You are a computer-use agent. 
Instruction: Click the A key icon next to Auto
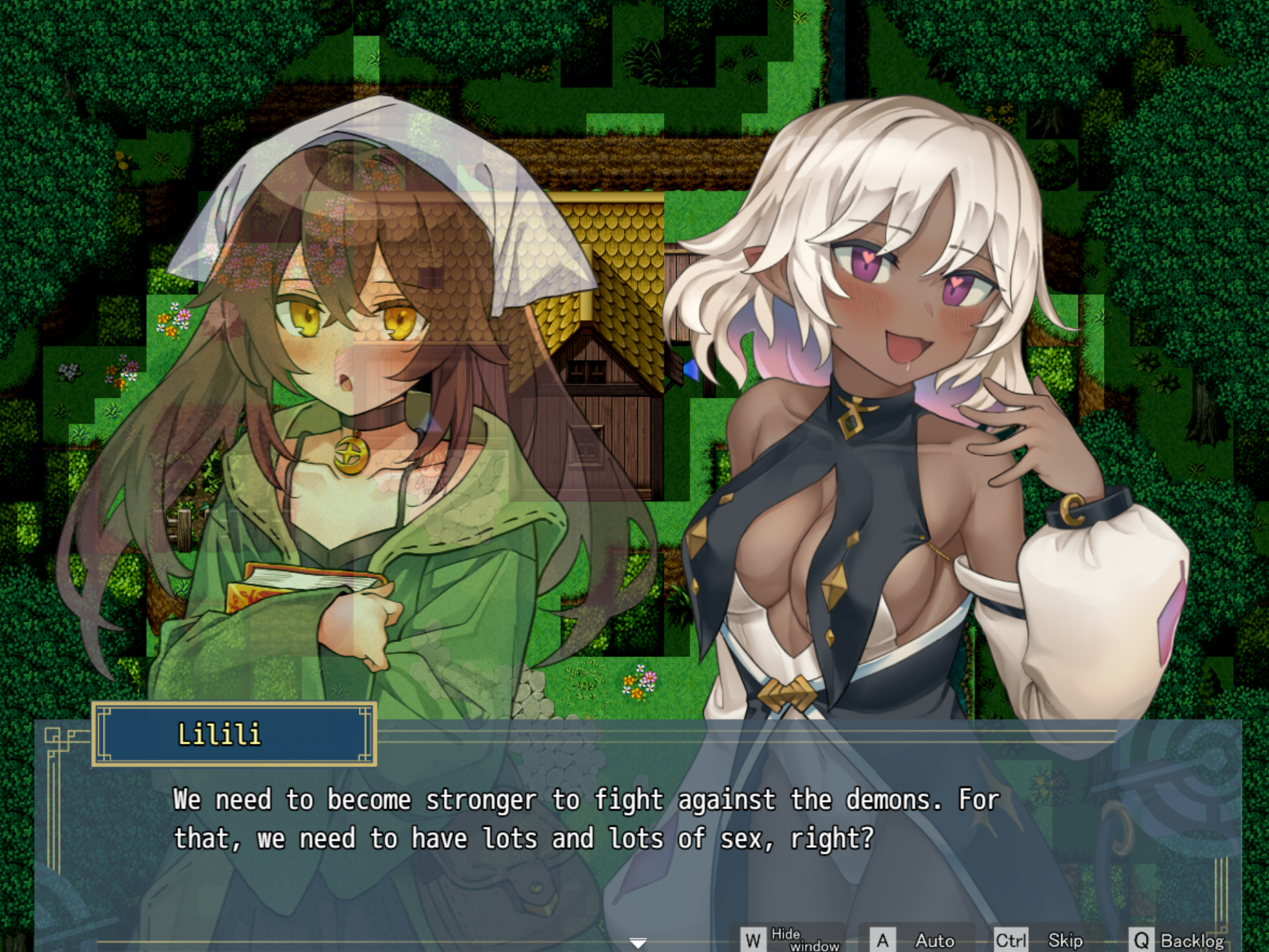point(882,940)
